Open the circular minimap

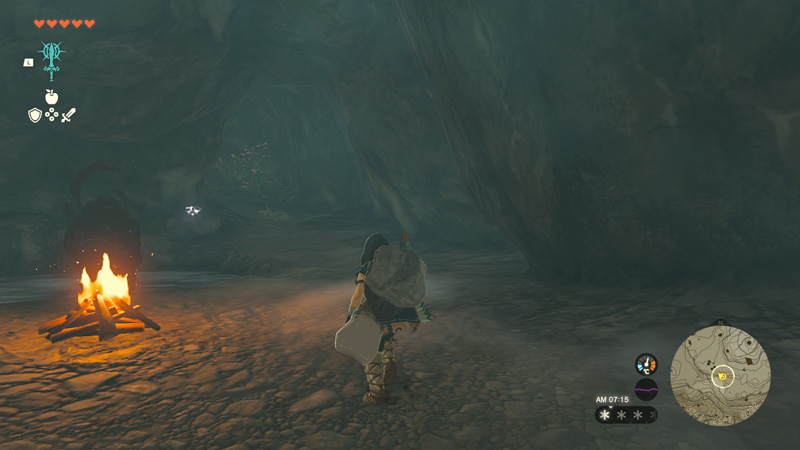(x=721, y=375)
